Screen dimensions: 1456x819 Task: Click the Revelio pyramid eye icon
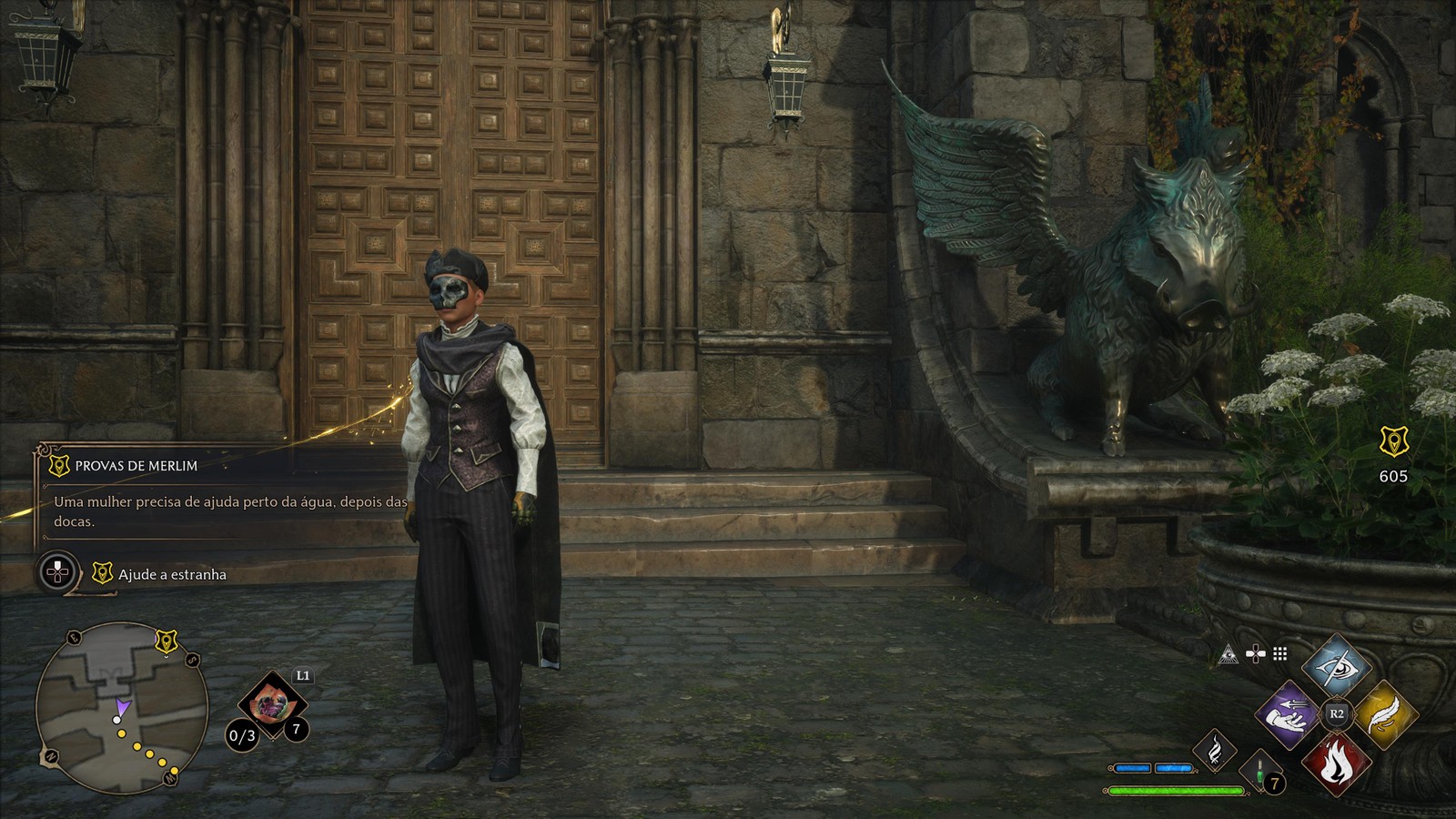(x=1228, y=654)
